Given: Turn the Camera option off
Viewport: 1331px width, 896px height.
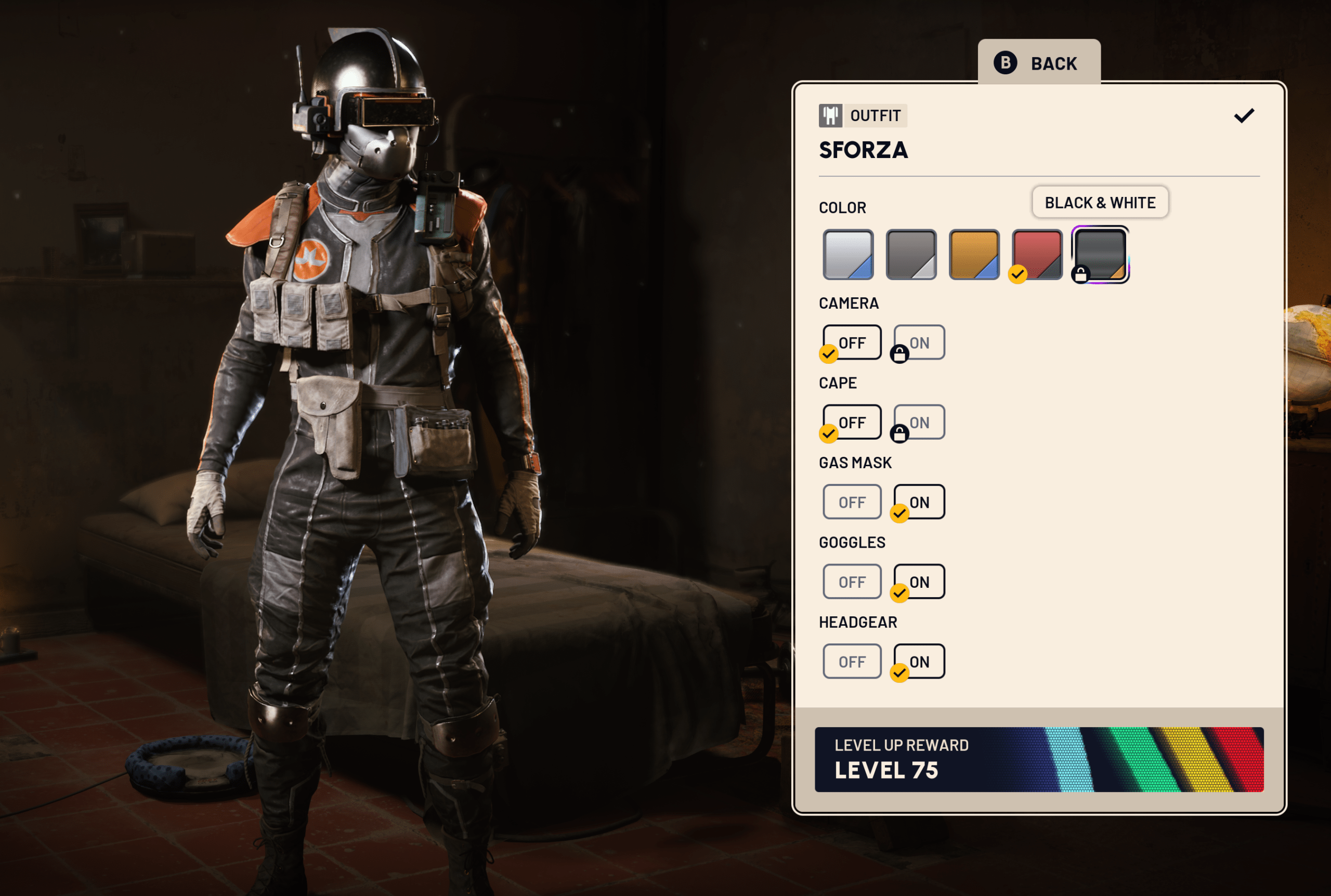Looking at the screenshot, I should coord(852,342).
